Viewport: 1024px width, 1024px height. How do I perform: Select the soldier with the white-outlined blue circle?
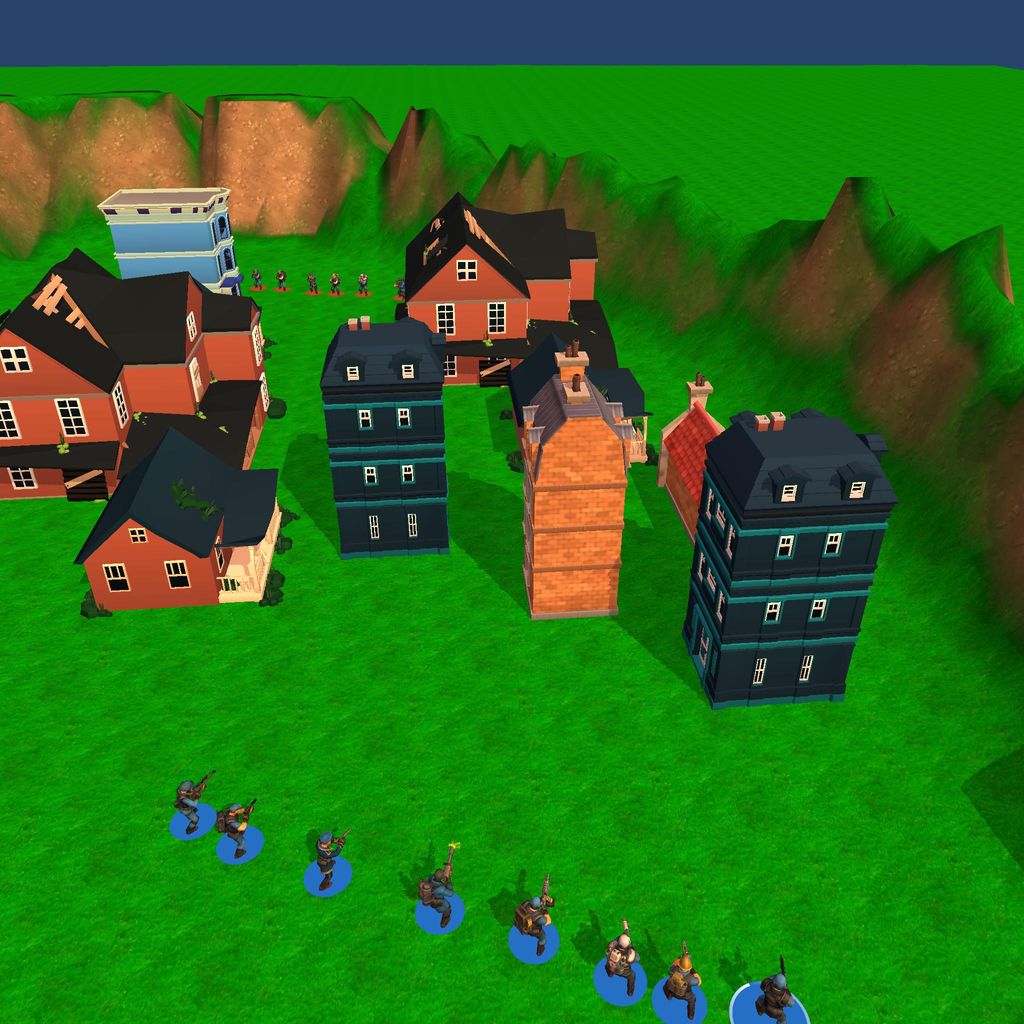tap(773, 997)
